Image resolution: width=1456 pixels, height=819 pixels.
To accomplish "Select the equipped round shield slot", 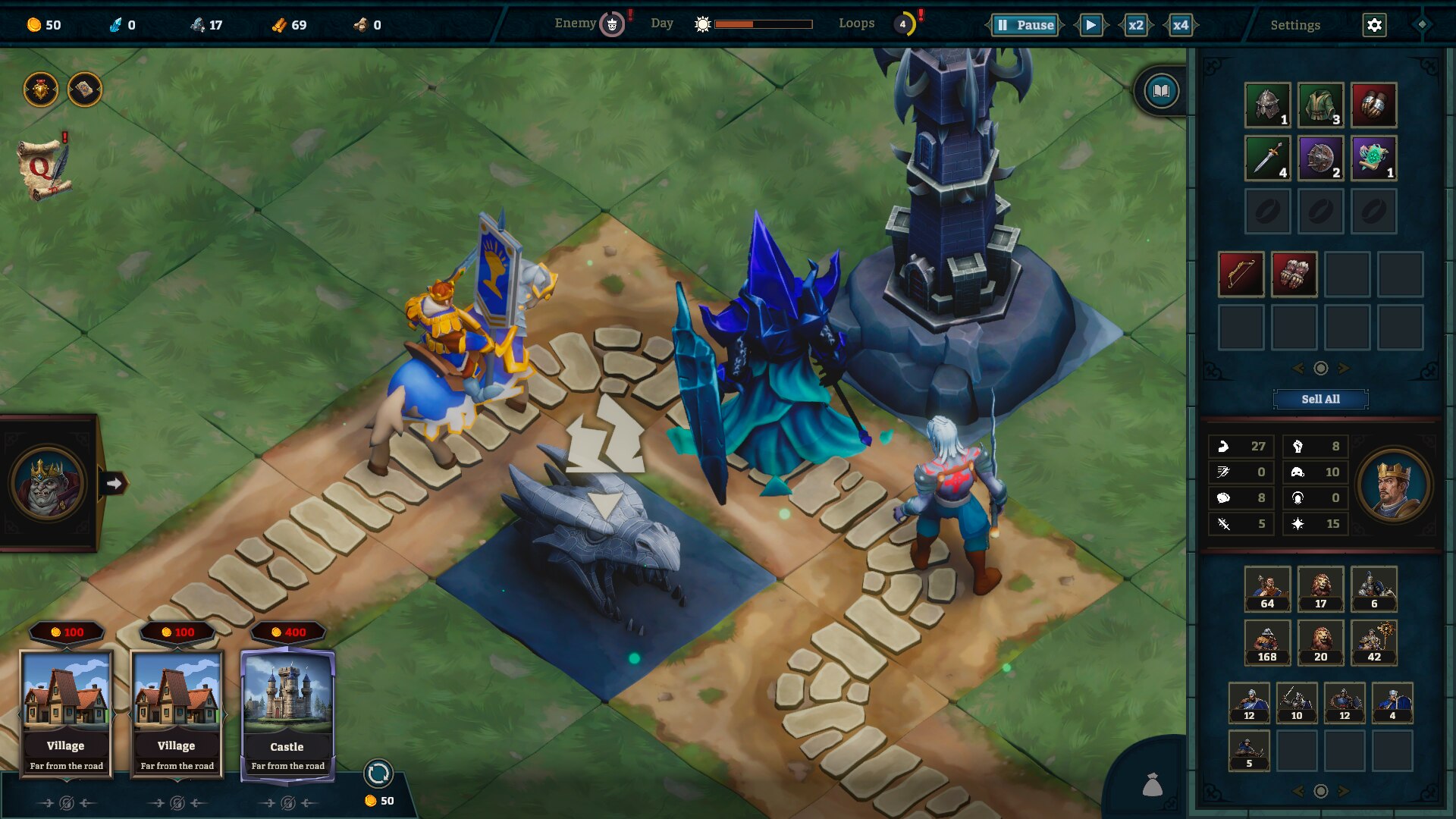I will pos(1320,158).
